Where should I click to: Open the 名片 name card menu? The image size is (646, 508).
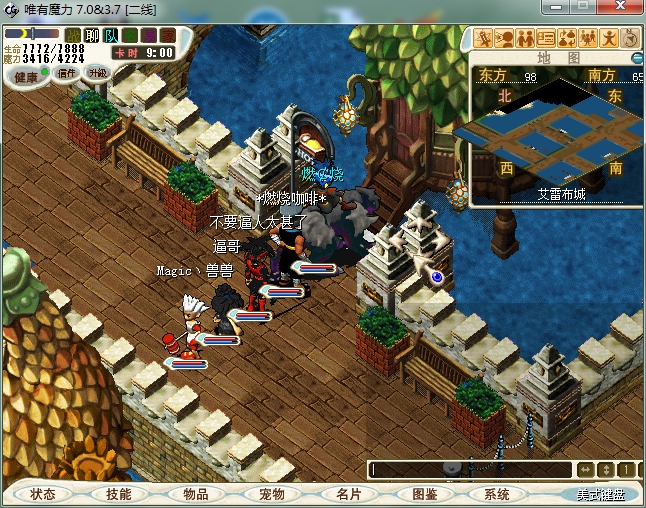(349, 494)
